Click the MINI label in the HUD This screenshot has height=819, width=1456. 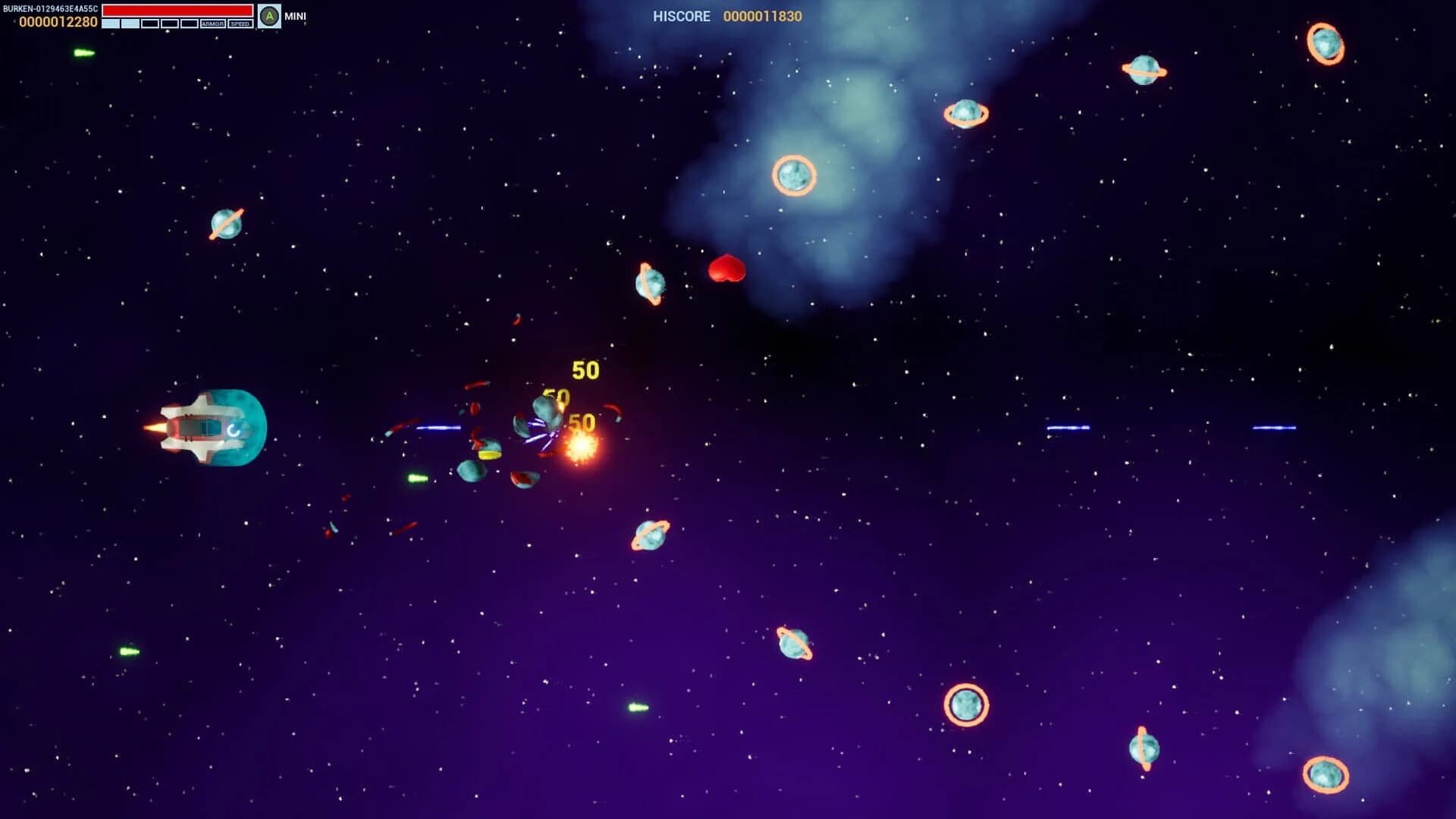pos(296,14)
